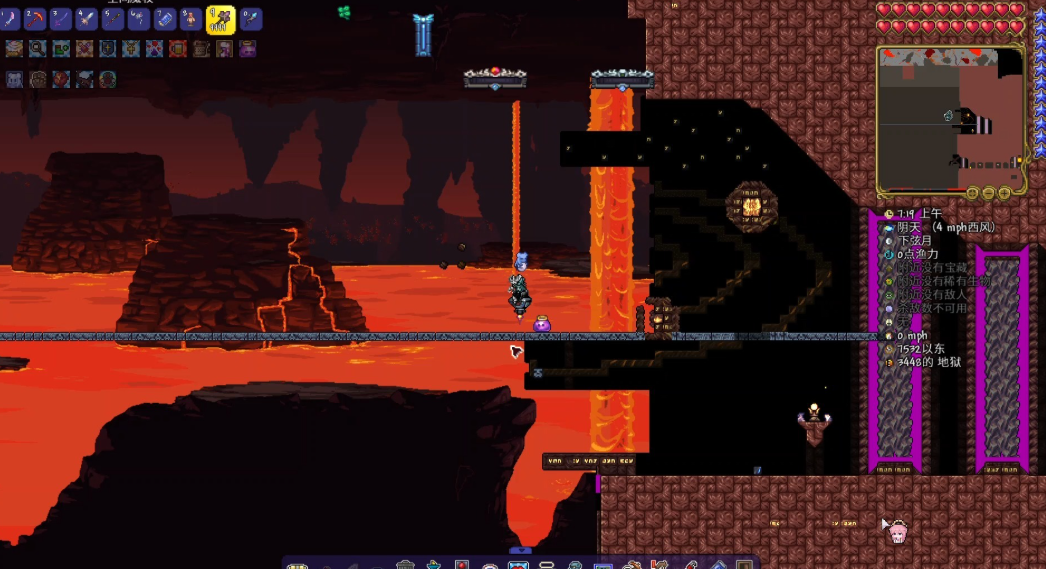Click the magnifying glass buff icon
1046x569 pixels.
pos(38,48)
